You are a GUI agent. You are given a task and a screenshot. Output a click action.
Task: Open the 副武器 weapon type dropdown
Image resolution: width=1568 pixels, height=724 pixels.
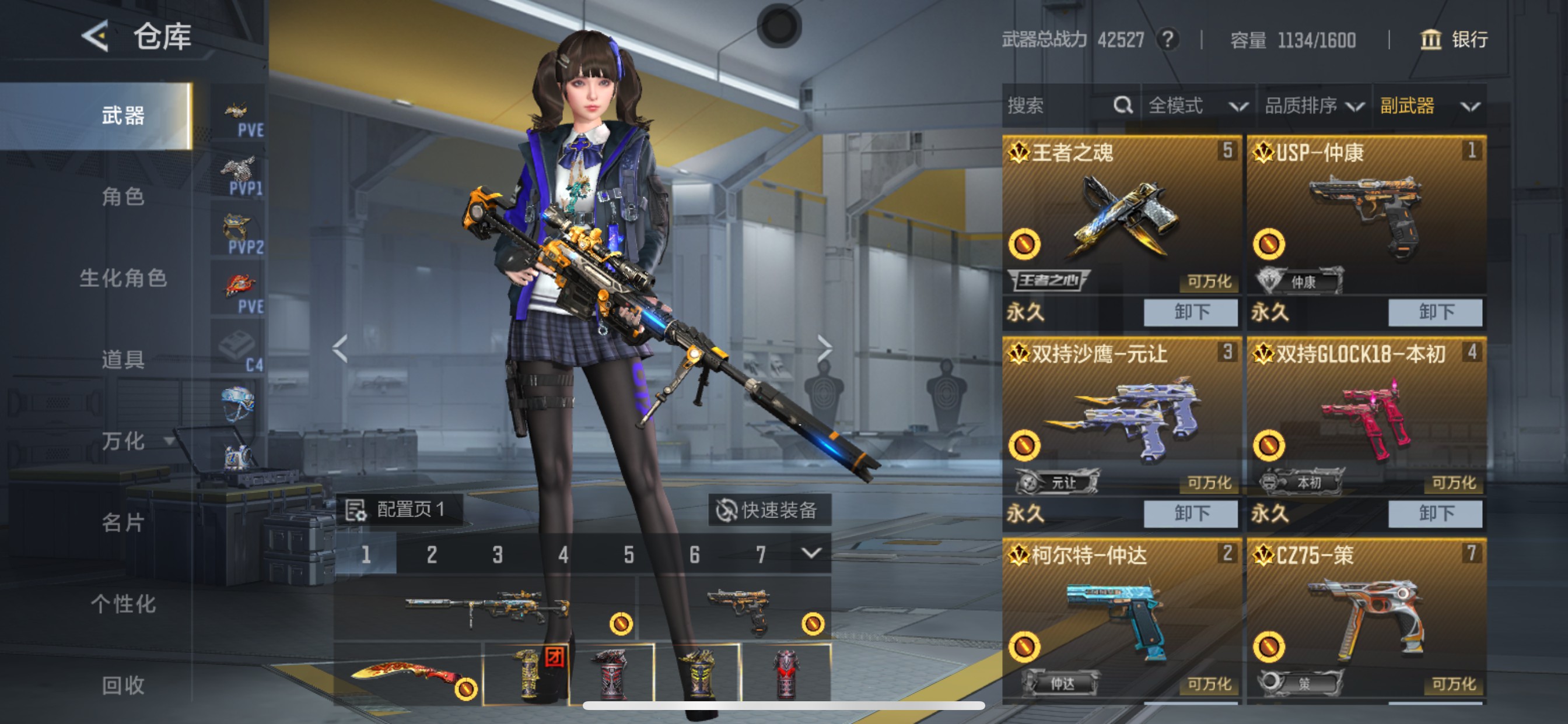pyautogui.click(x=1429, y=106)
